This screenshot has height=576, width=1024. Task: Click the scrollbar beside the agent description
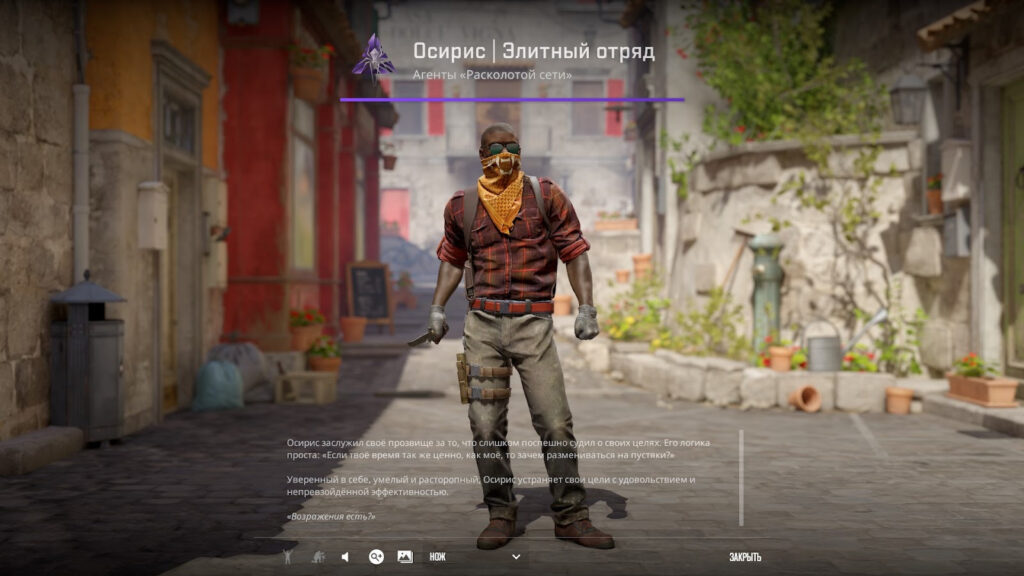pyautogui.click(x=741, y=477)
